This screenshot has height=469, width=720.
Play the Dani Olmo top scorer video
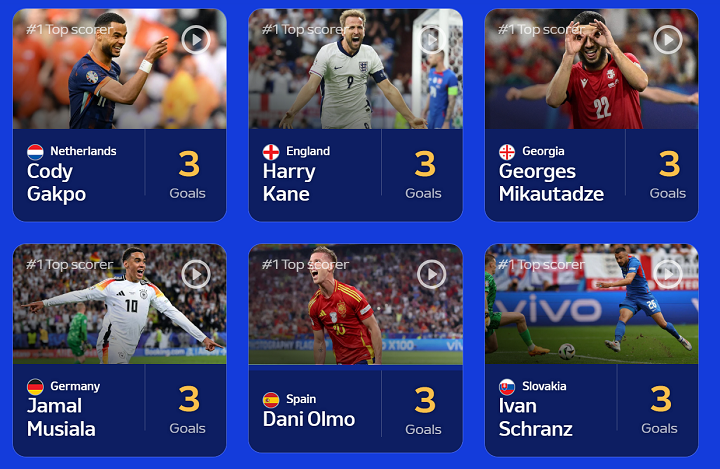pos(431,274)
